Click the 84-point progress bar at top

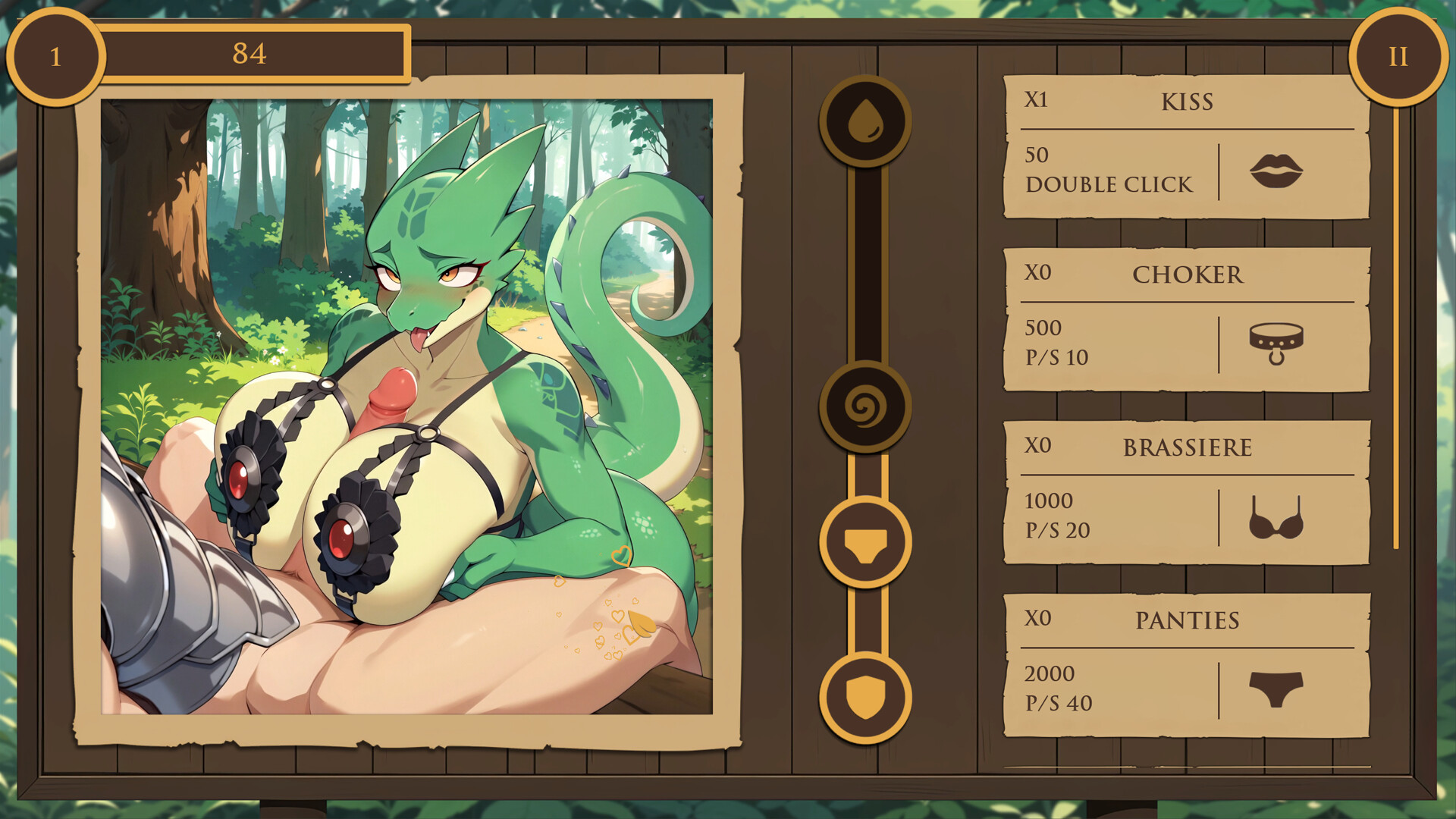[x=256, y=53]
